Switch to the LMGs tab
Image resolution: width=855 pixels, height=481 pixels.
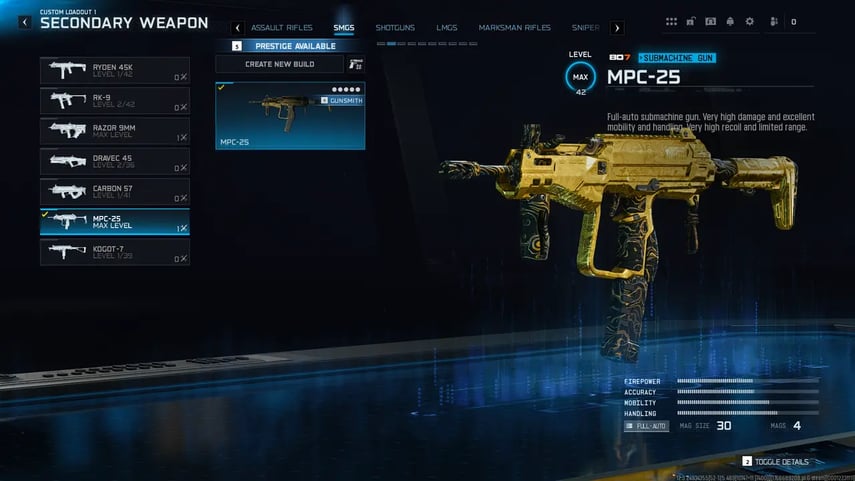tap(447, 28)
